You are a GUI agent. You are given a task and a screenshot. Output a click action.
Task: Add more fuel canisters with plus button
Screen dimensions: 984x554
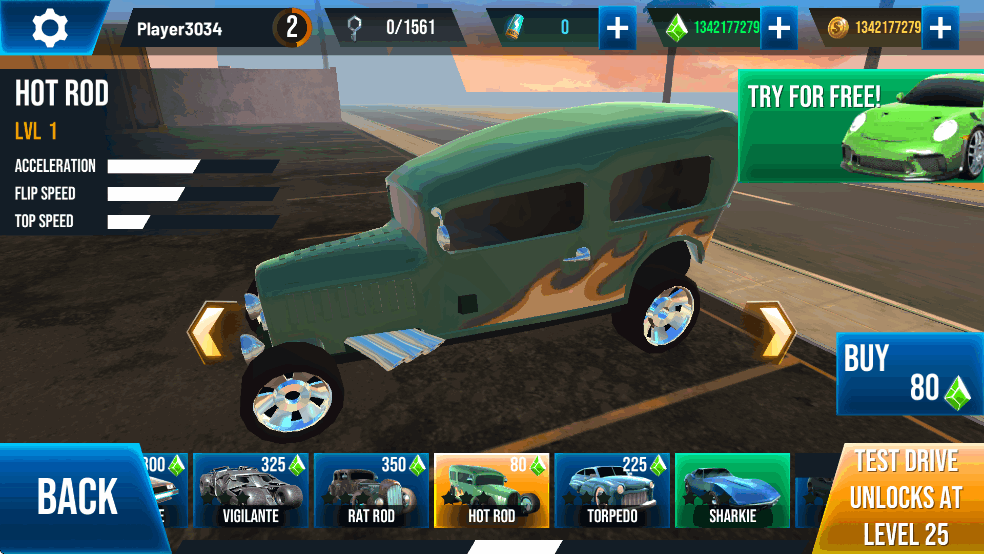pos(618,28)
